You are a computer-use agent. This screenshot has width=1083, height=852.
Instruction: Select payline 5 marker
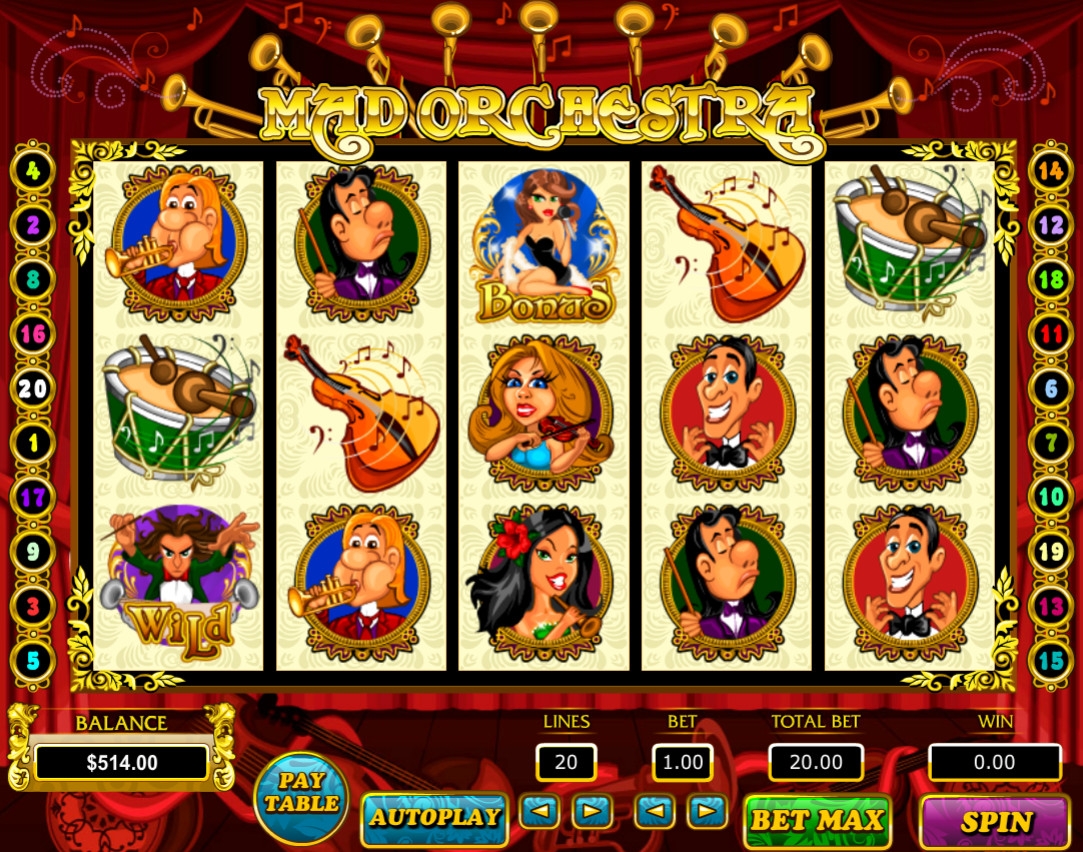(x=33, y=661)
